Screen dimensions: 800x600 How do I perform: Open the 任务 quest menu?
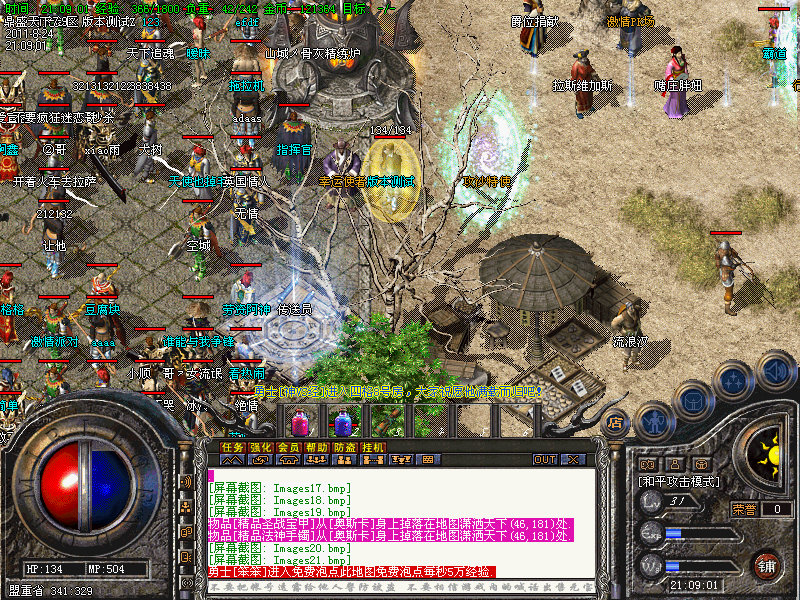click(232, 447)
